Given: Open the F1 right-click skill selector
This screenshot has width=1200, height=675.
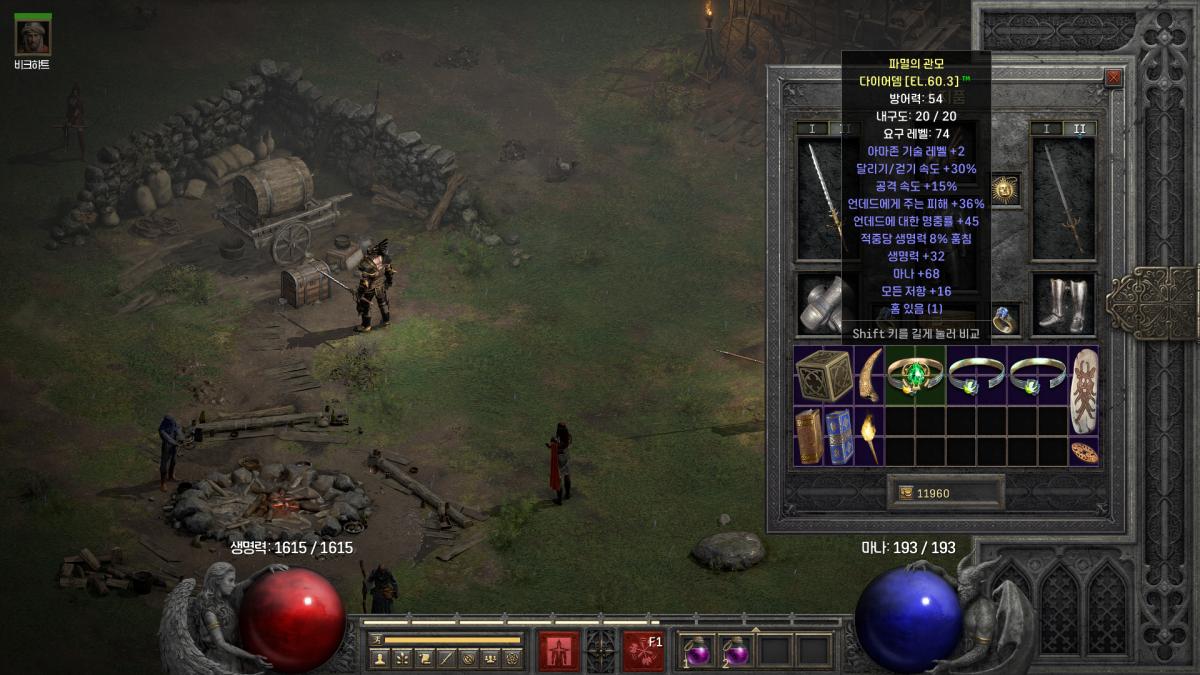Looking at the screenshot, I should pos(643,650).
